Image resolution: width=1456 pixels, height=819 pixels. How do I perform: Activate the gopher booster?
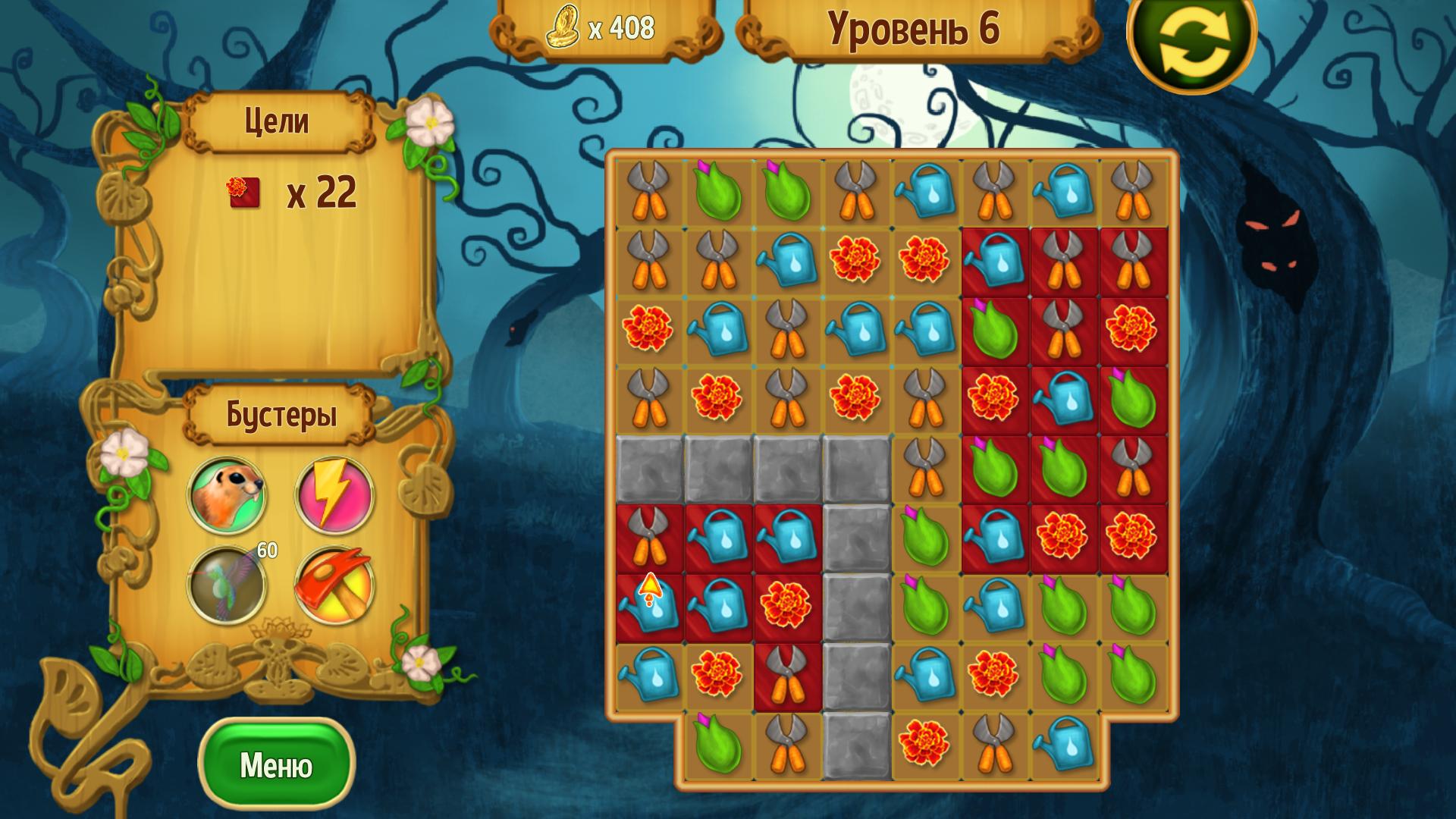(x=227, y=494)
